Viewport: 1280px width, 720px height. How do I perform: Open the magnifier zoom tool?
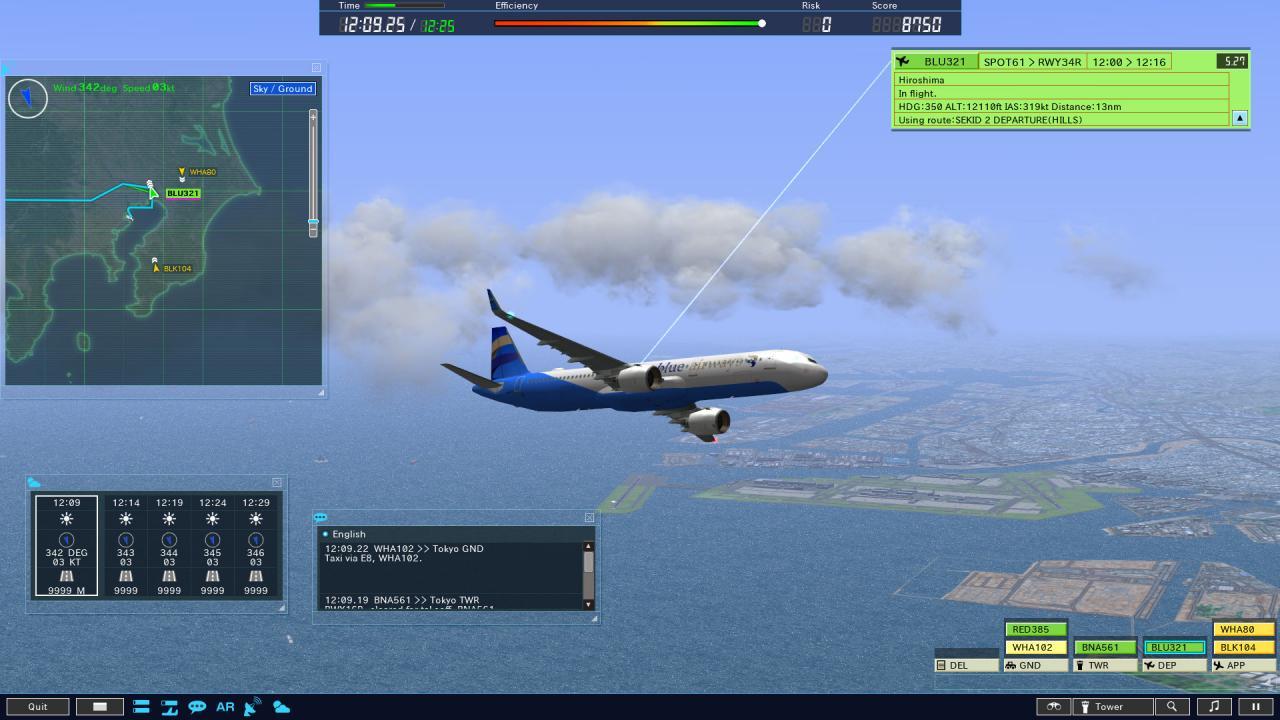pos(1172,706)
